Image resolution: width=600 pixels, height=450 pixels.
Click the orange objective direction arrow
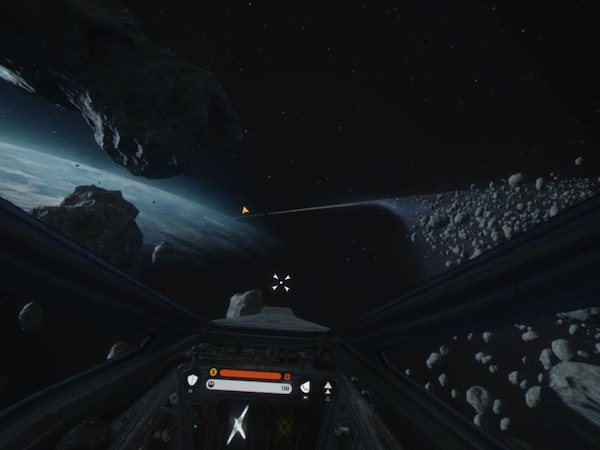[x=245, y=211]
